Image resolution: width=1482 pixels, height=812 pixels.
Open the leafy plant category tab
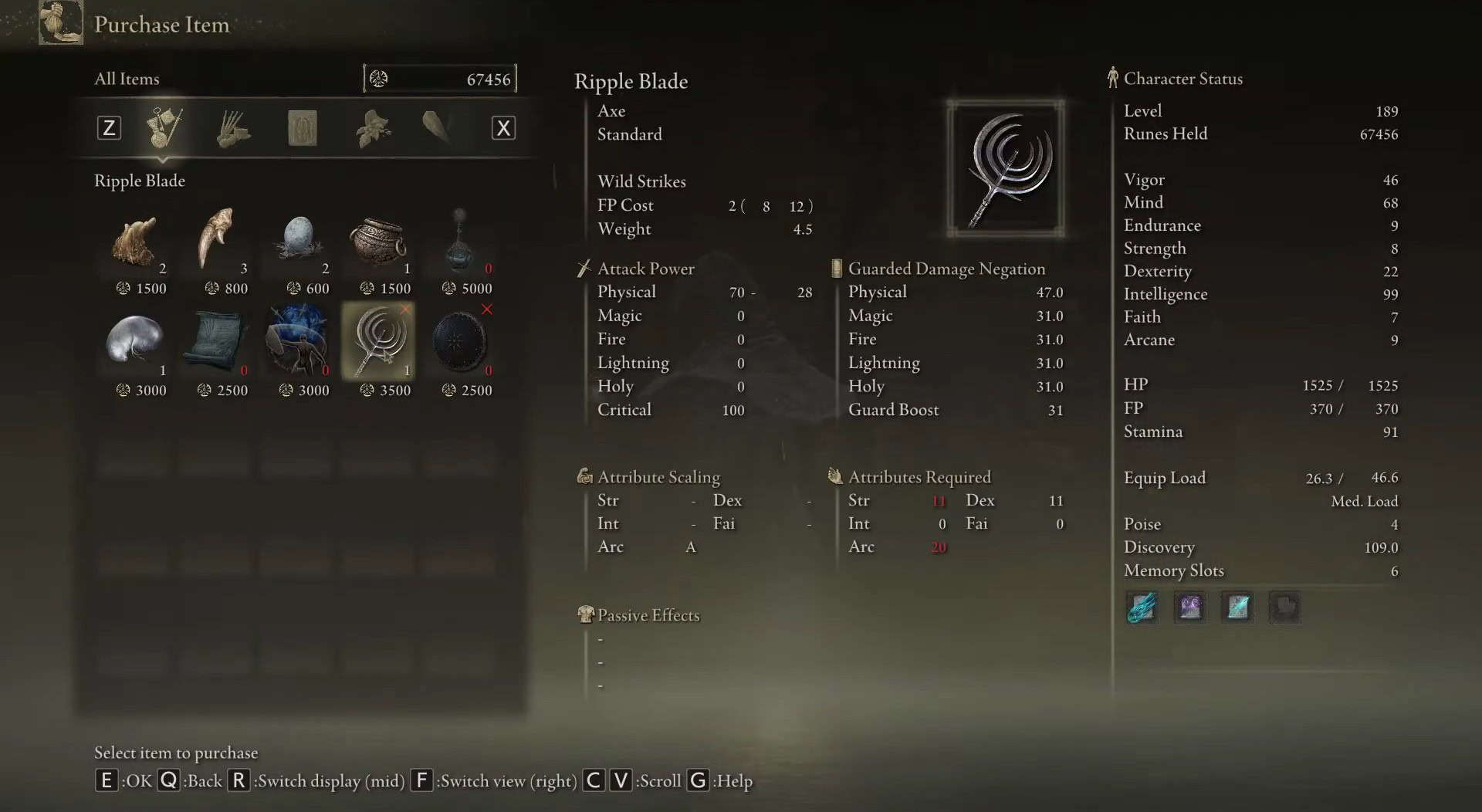coord(372,128)
